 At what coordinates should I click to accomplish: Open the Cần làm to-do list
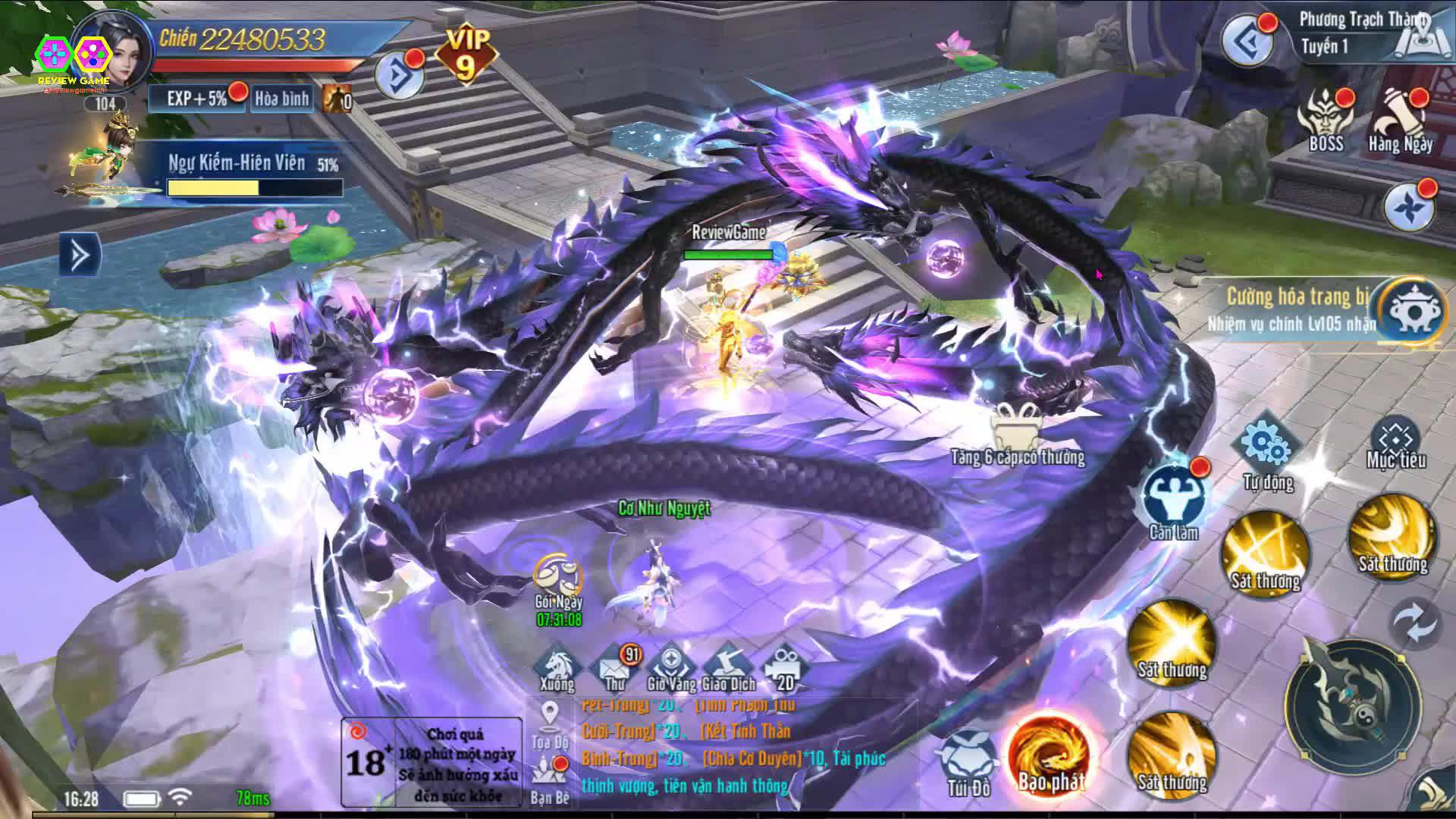point(1172,497)
